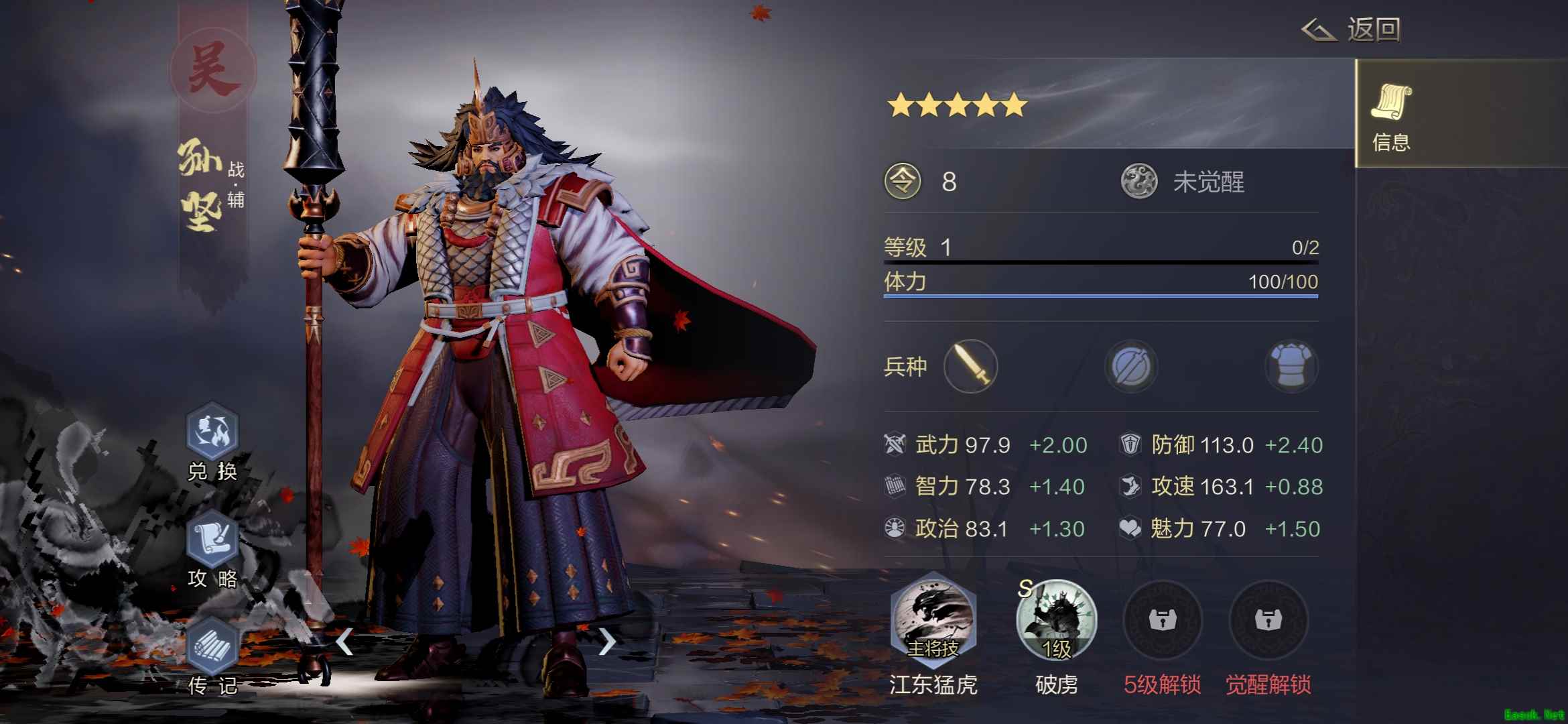The height and width of the screenshot is (724, 1568).
Task: Show the previous general with left arrow
Action: click(x=344, y=642)
